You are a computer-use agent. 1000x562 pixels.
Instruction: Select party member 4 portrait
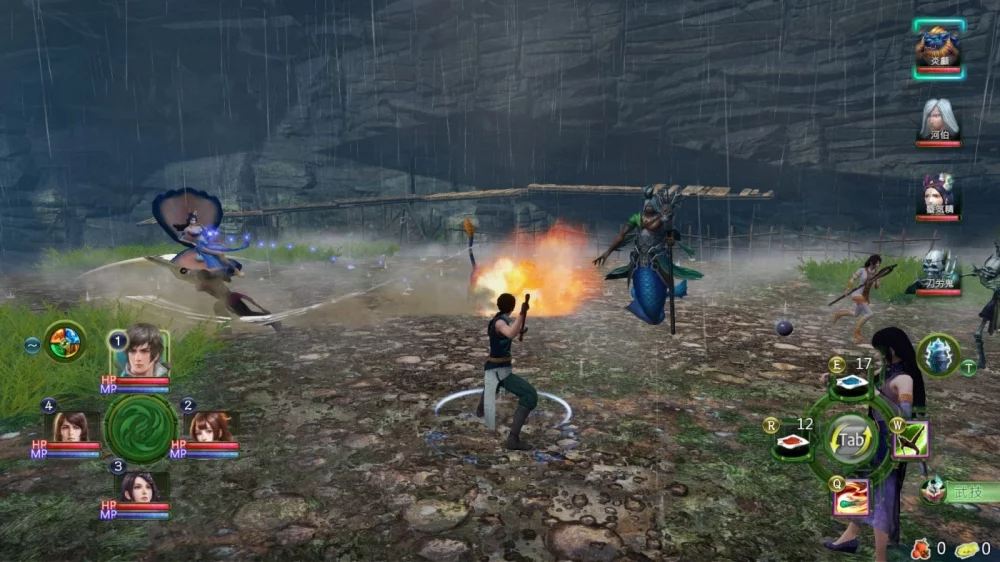(70, 425)
